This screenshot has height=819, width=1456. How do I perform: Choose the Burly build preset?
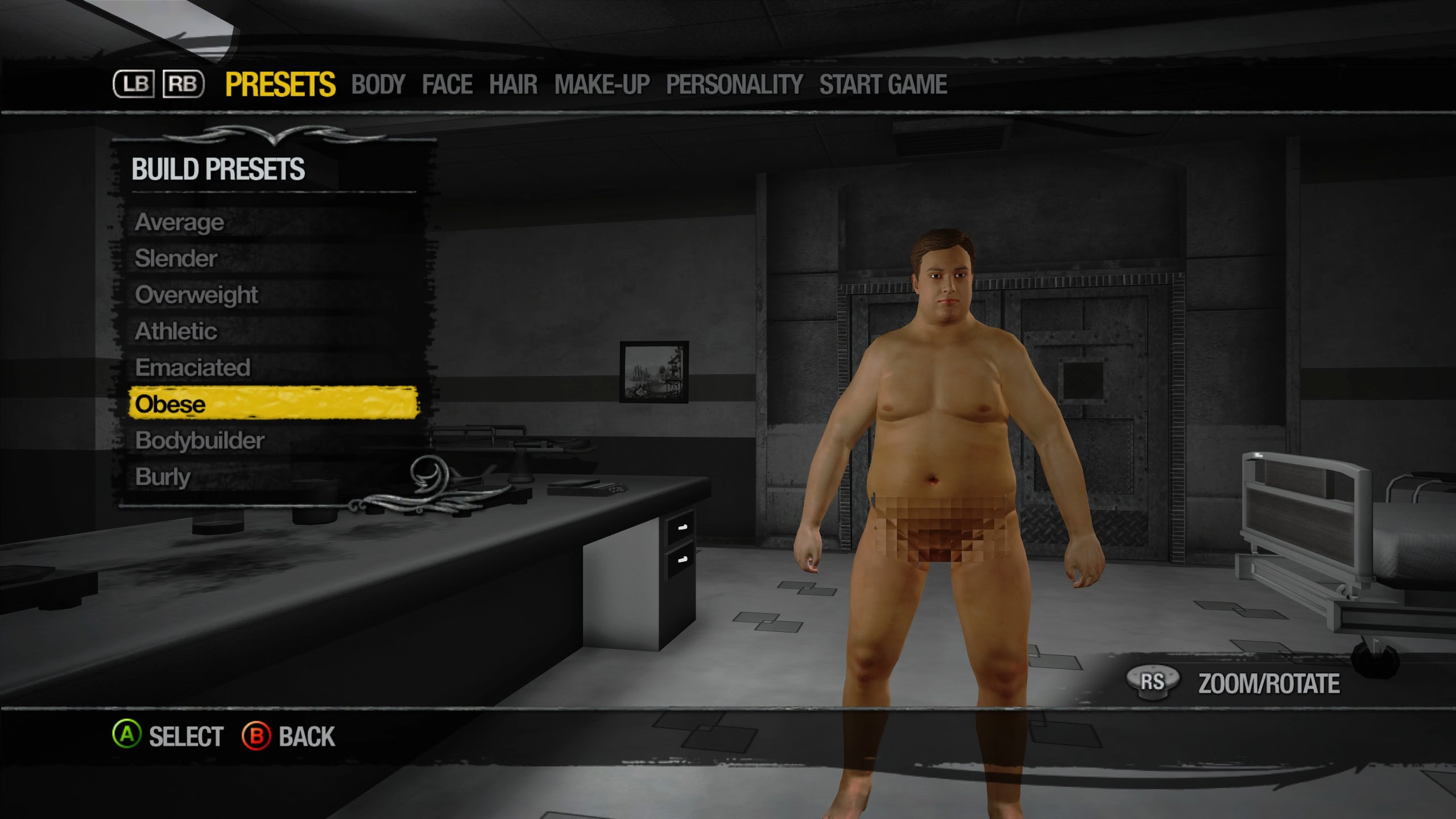pos(163,477)
